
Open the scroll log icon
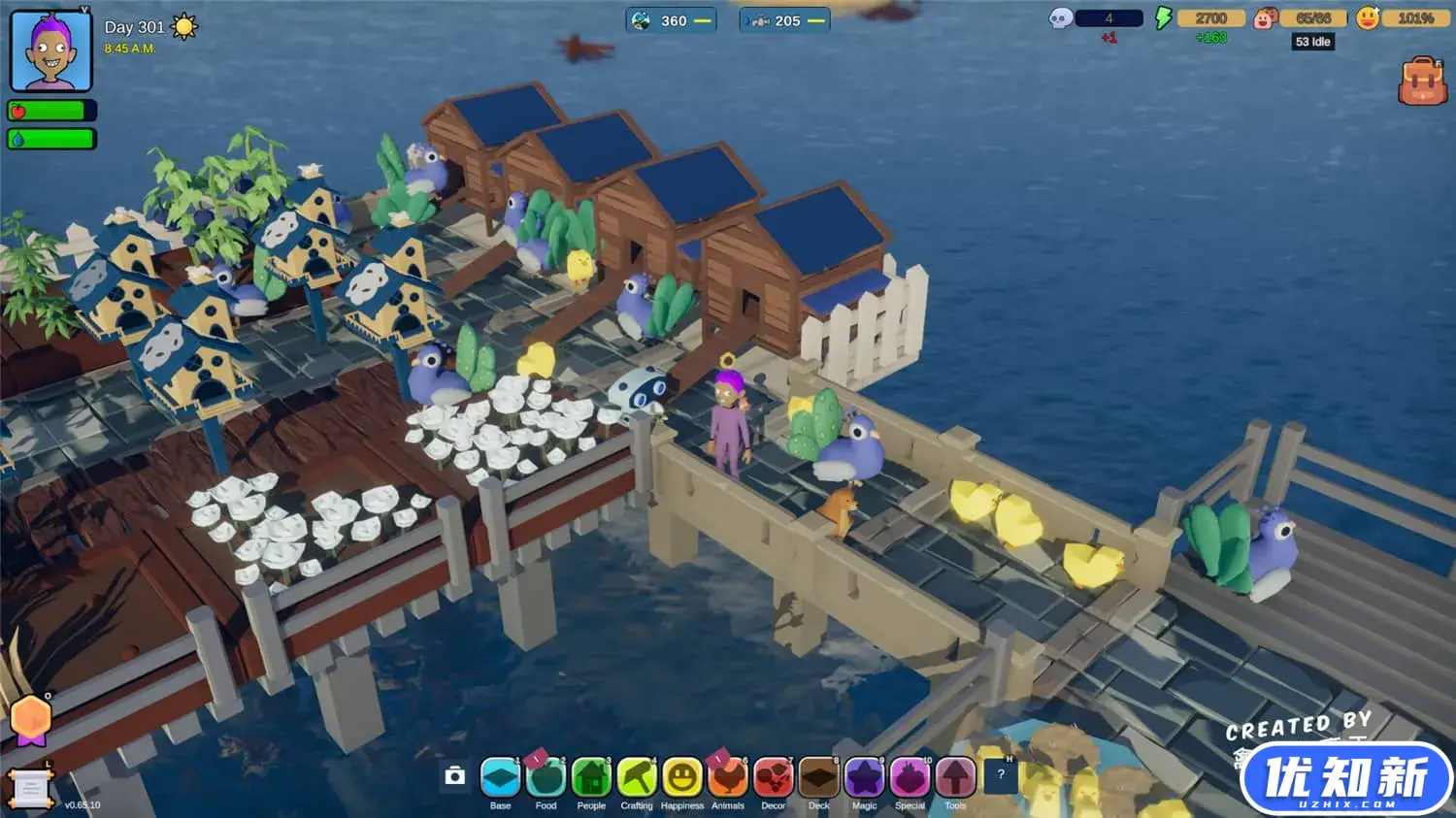click(x=29, y=789)
